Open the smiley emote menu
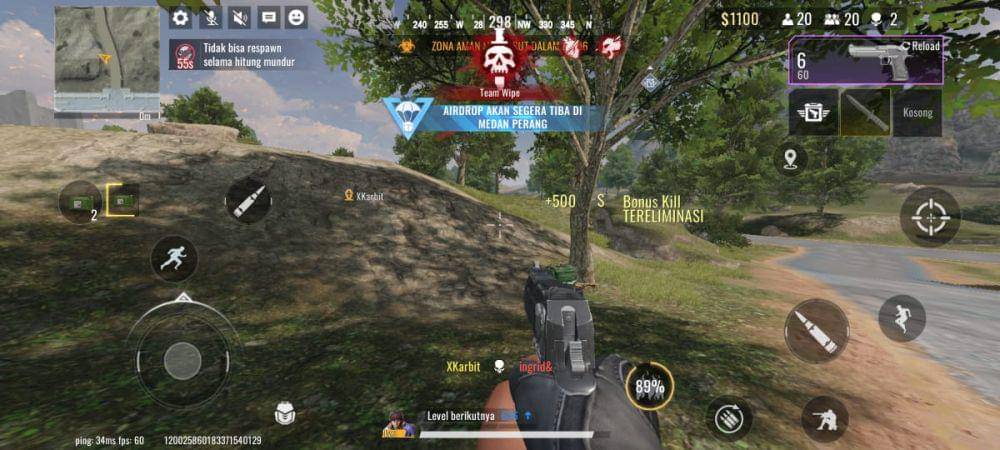 coord(296,17)
